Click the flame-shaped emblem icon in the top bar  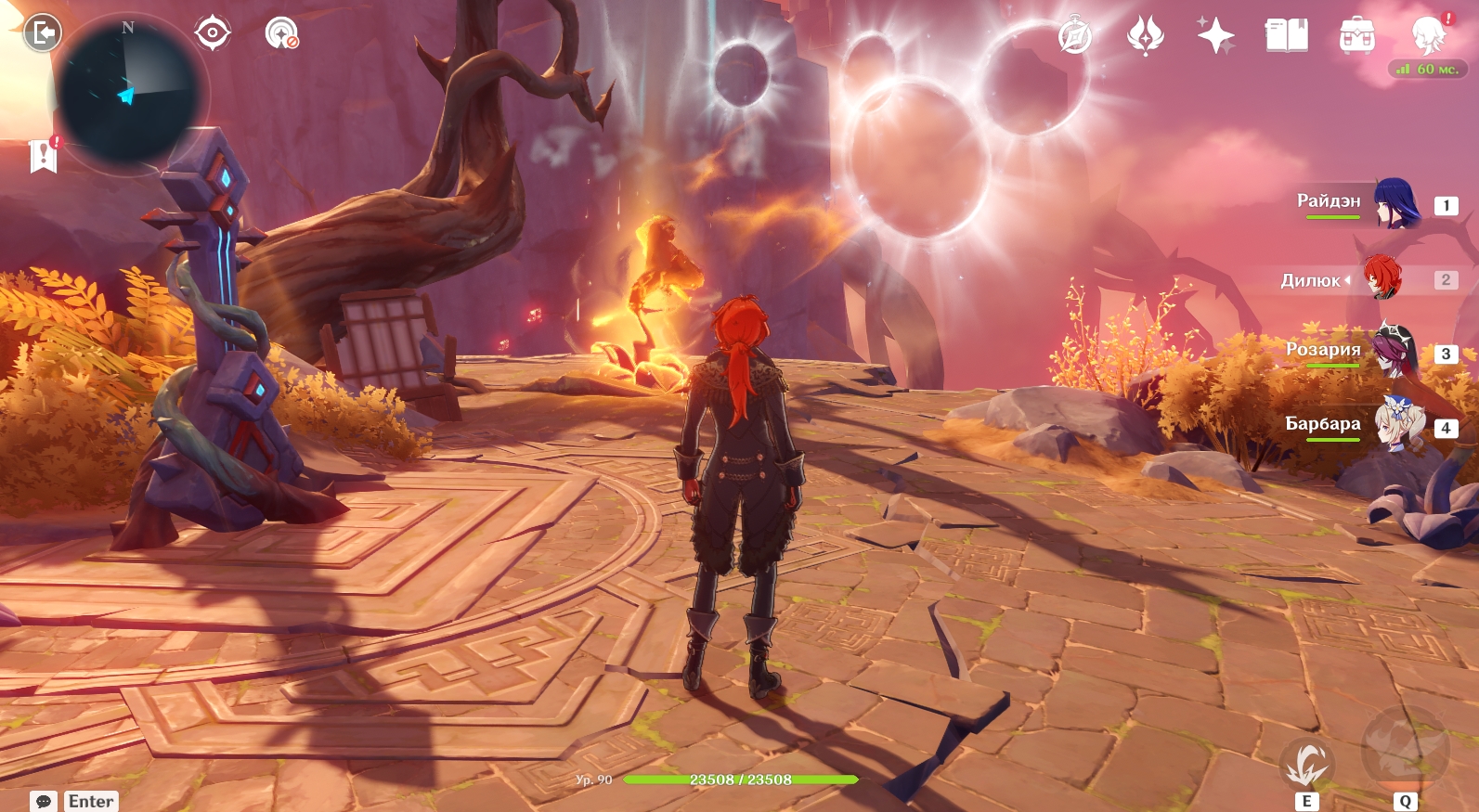coord(1146,36)
